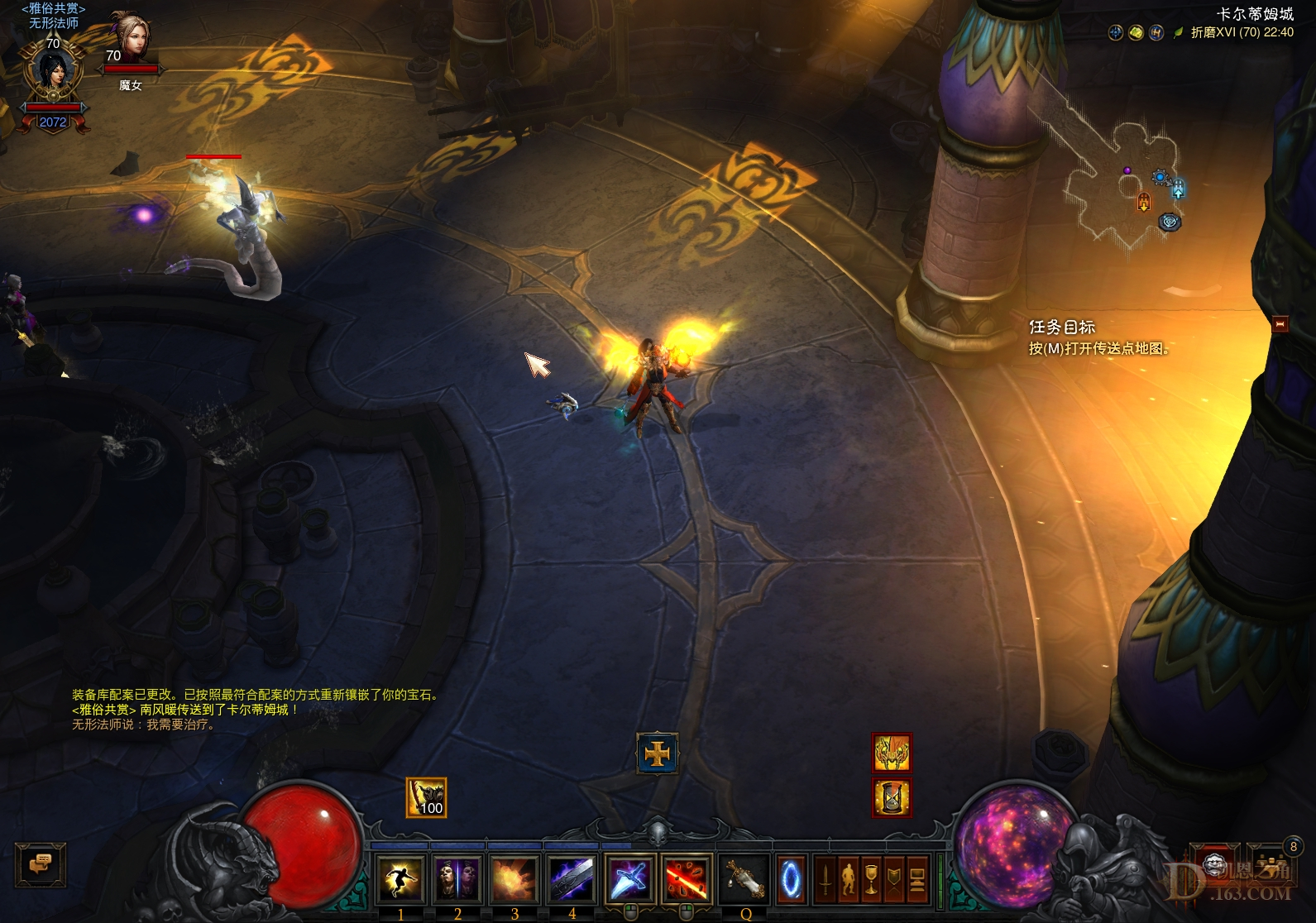1316x923 pixels.
Task: Toggle the chat window via chat bubble icon
Action: (41, 863)
